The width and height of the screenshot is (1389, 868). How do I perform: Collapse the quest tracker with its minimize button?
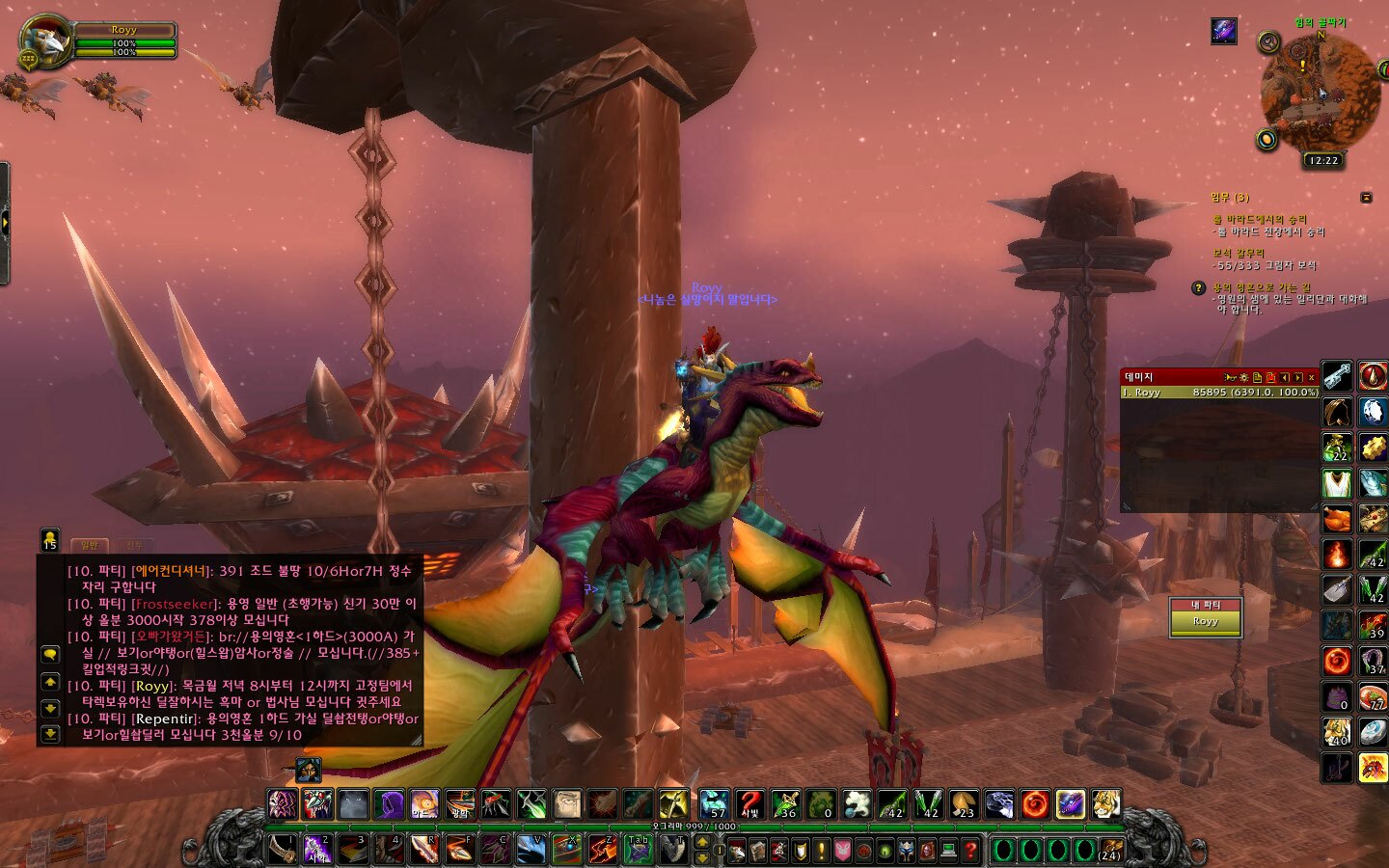coord(1366,197)
